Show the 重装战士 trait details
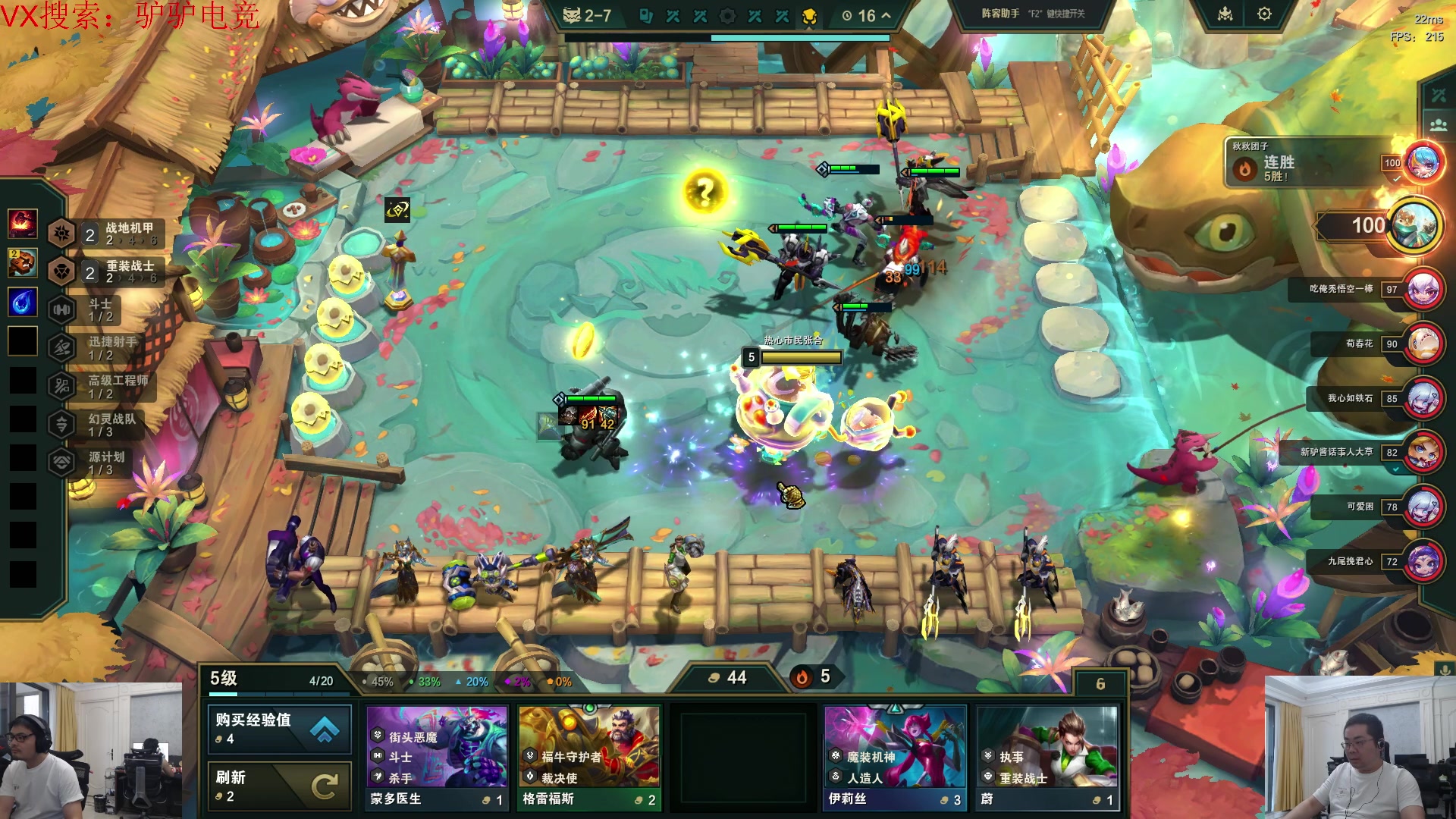The width and height of the screenshot is (1456, 819). [x=106, y=271]
